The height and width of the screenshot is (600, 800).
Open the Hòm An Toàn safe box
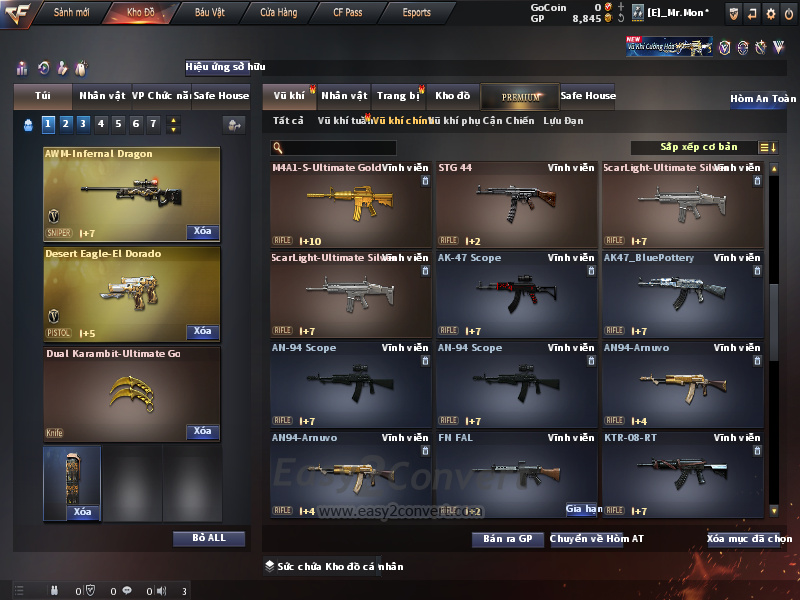pos(763,100)
